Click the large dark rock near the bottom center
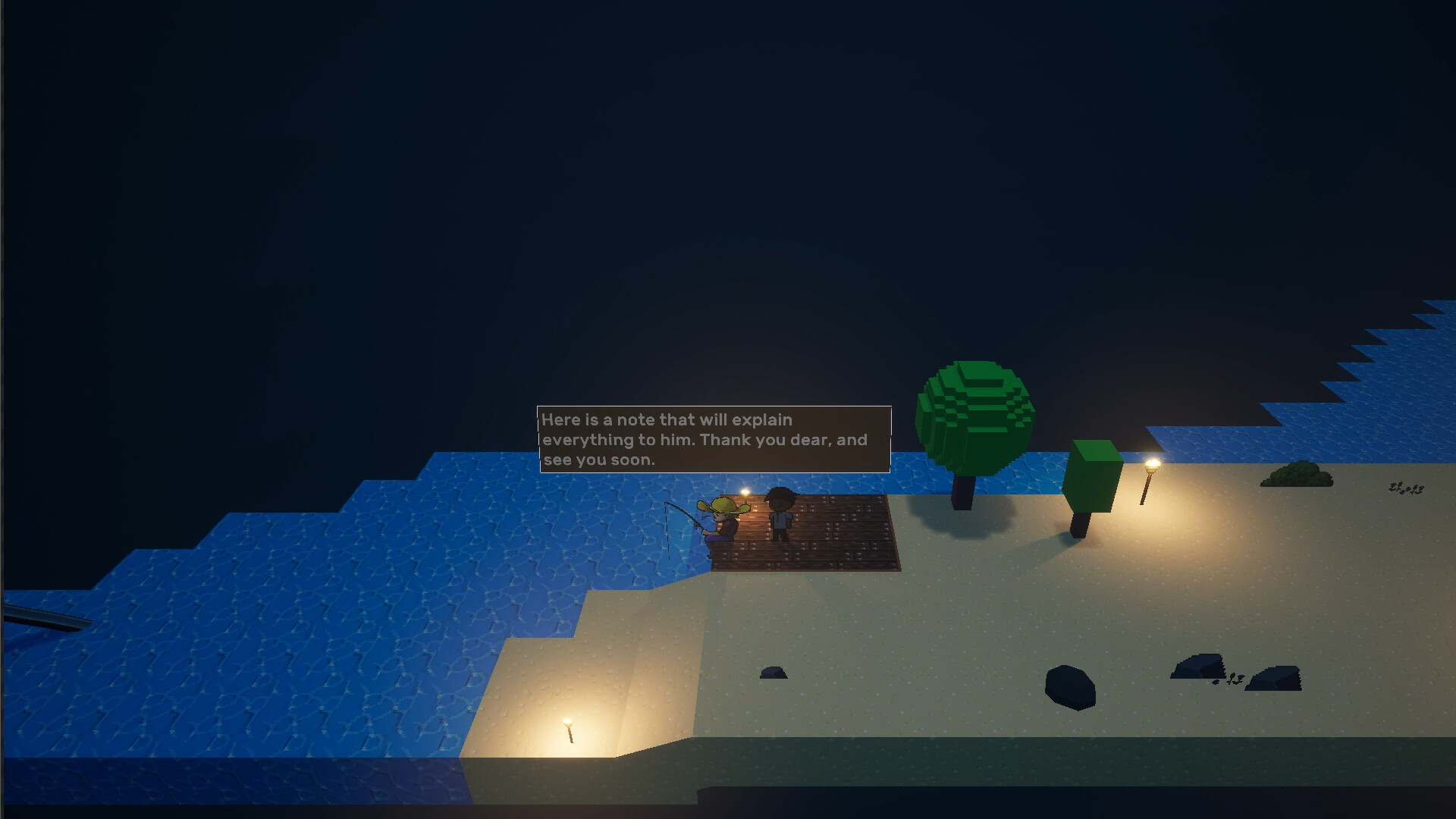Screen dimensions: 1456x819 click(x=1069, y=682)
